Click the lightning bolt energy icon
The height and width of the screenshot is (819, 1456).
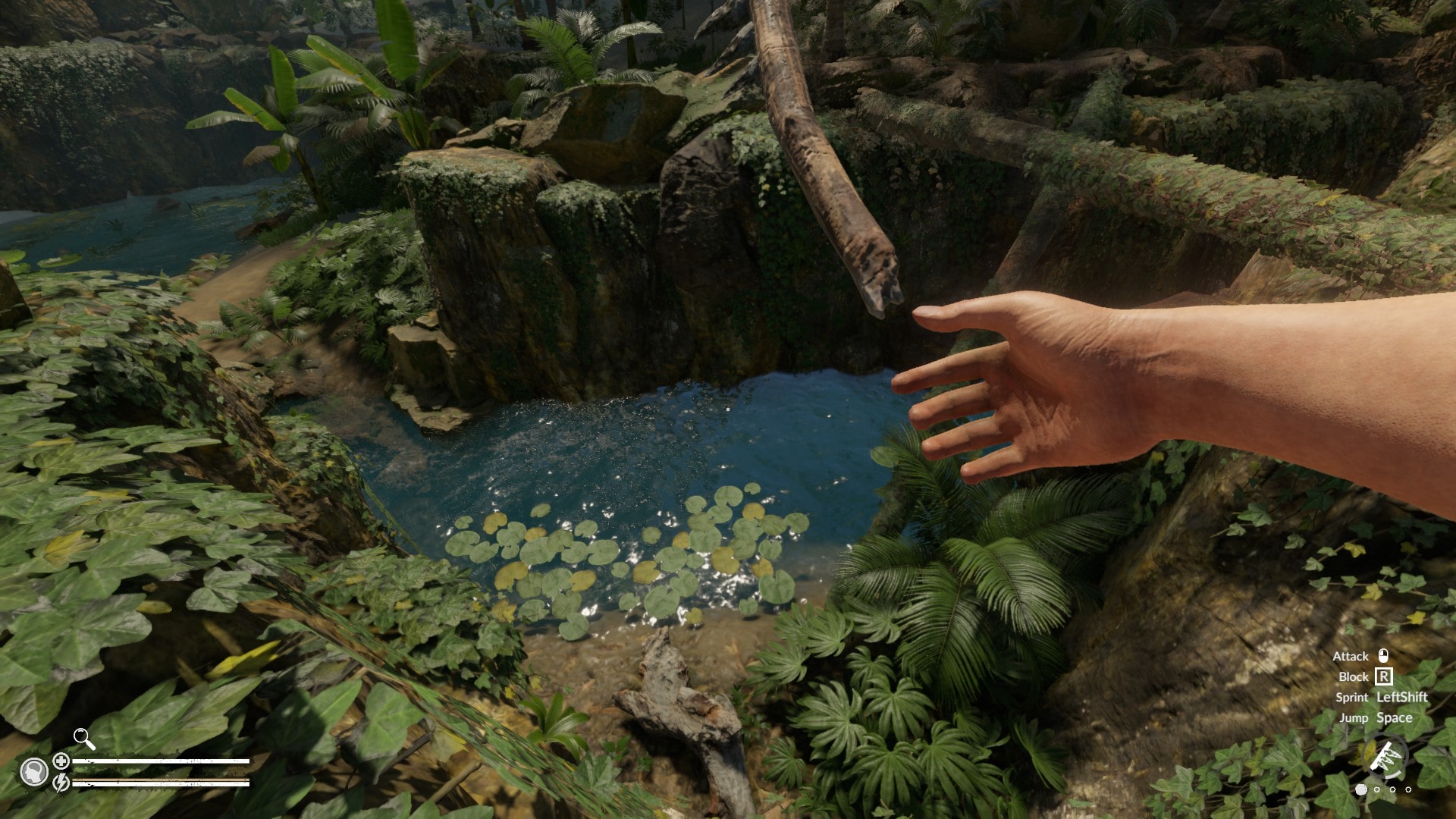[x=61, y=782]
